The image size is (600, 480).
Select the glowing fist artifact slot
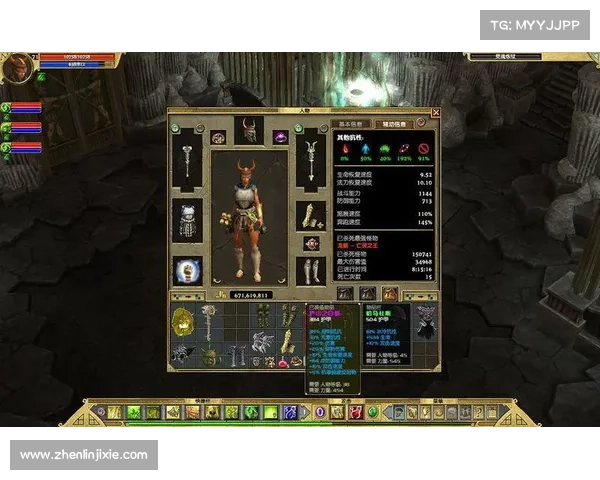187,270
